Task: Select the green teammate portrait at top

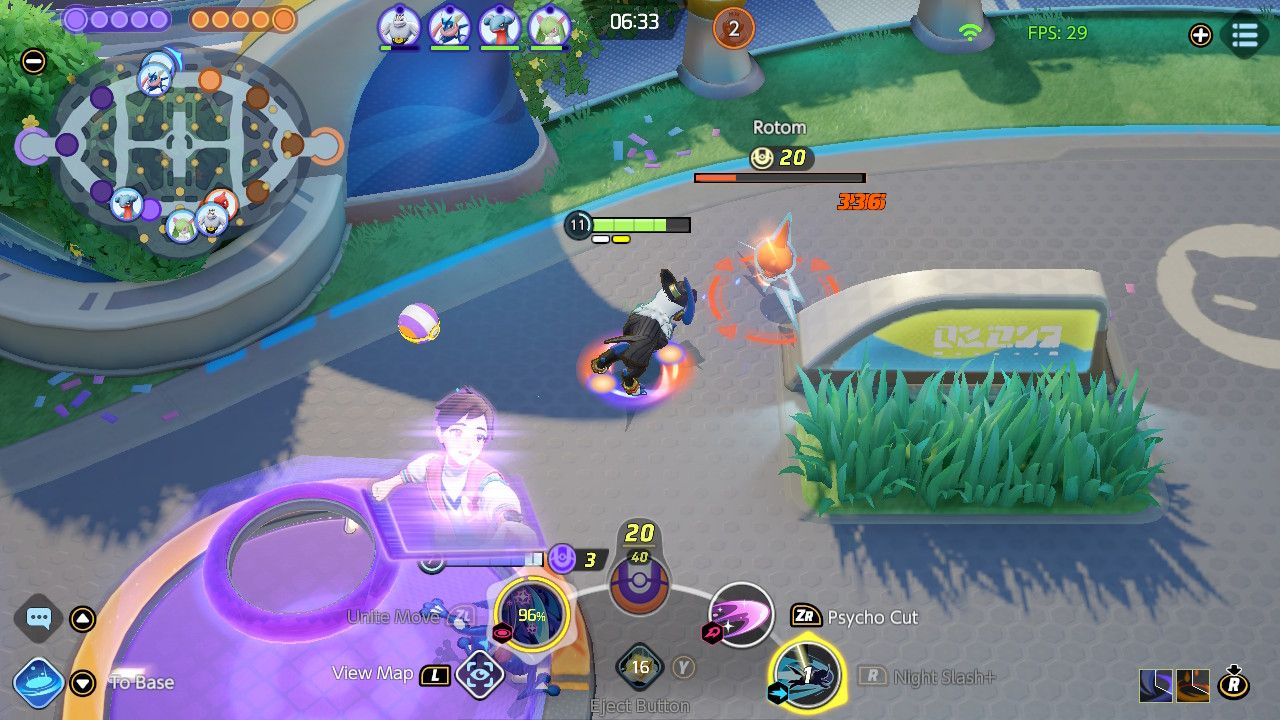Action: pos(549,27)
